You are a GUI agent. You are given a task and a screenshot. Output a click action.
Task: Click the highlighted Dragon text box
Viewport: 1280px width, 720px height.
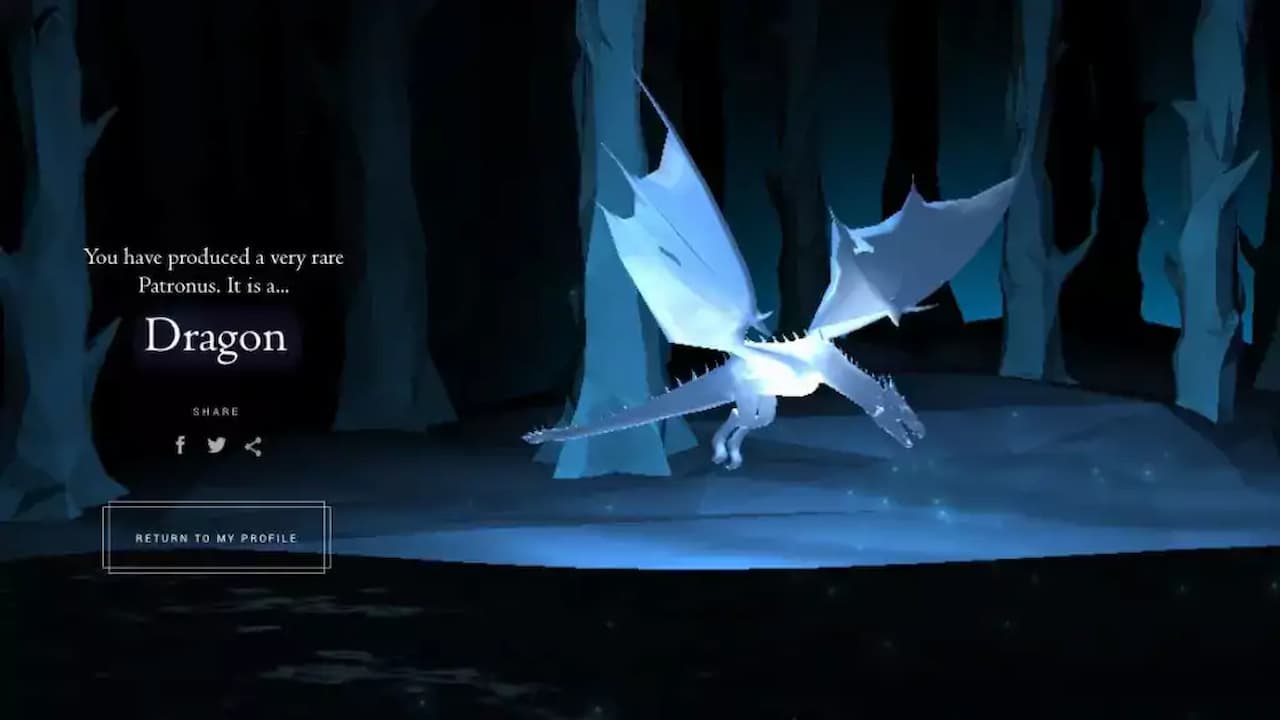(x=215, y=337)
